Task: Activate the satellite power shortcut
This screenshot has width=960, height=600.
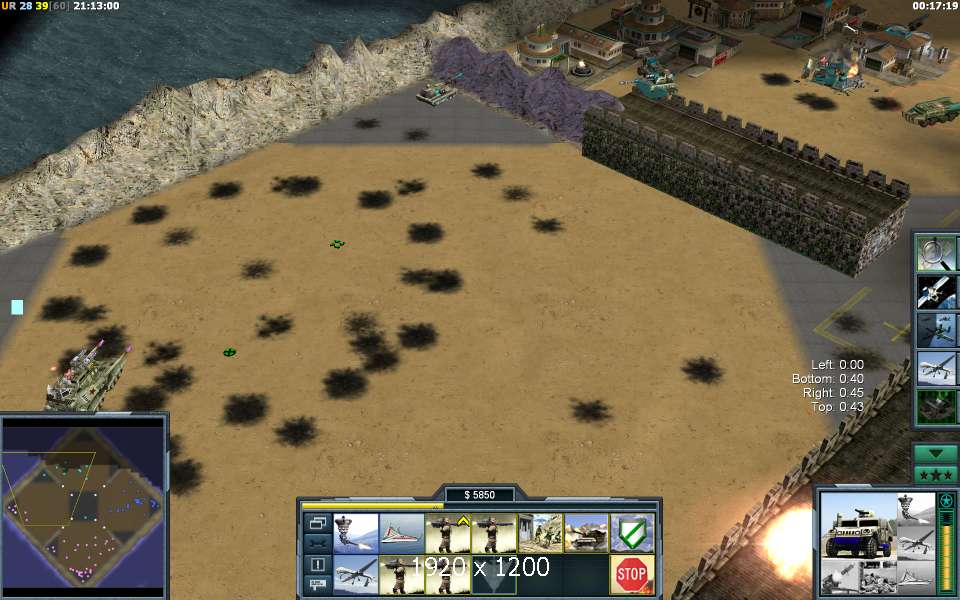Action: click(936, 290)
